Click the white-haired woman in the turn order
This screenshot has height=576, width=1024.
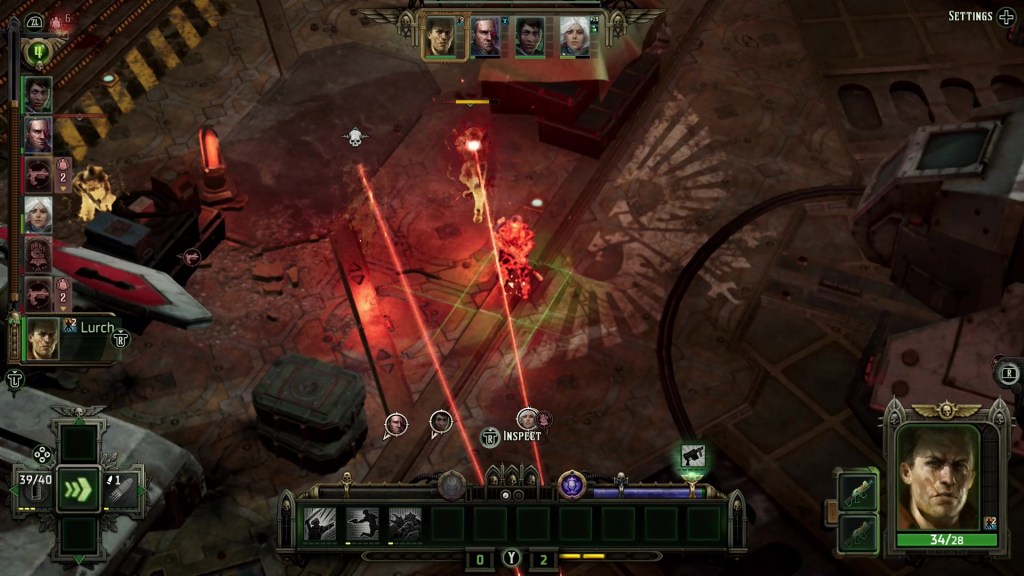(38, 214)
